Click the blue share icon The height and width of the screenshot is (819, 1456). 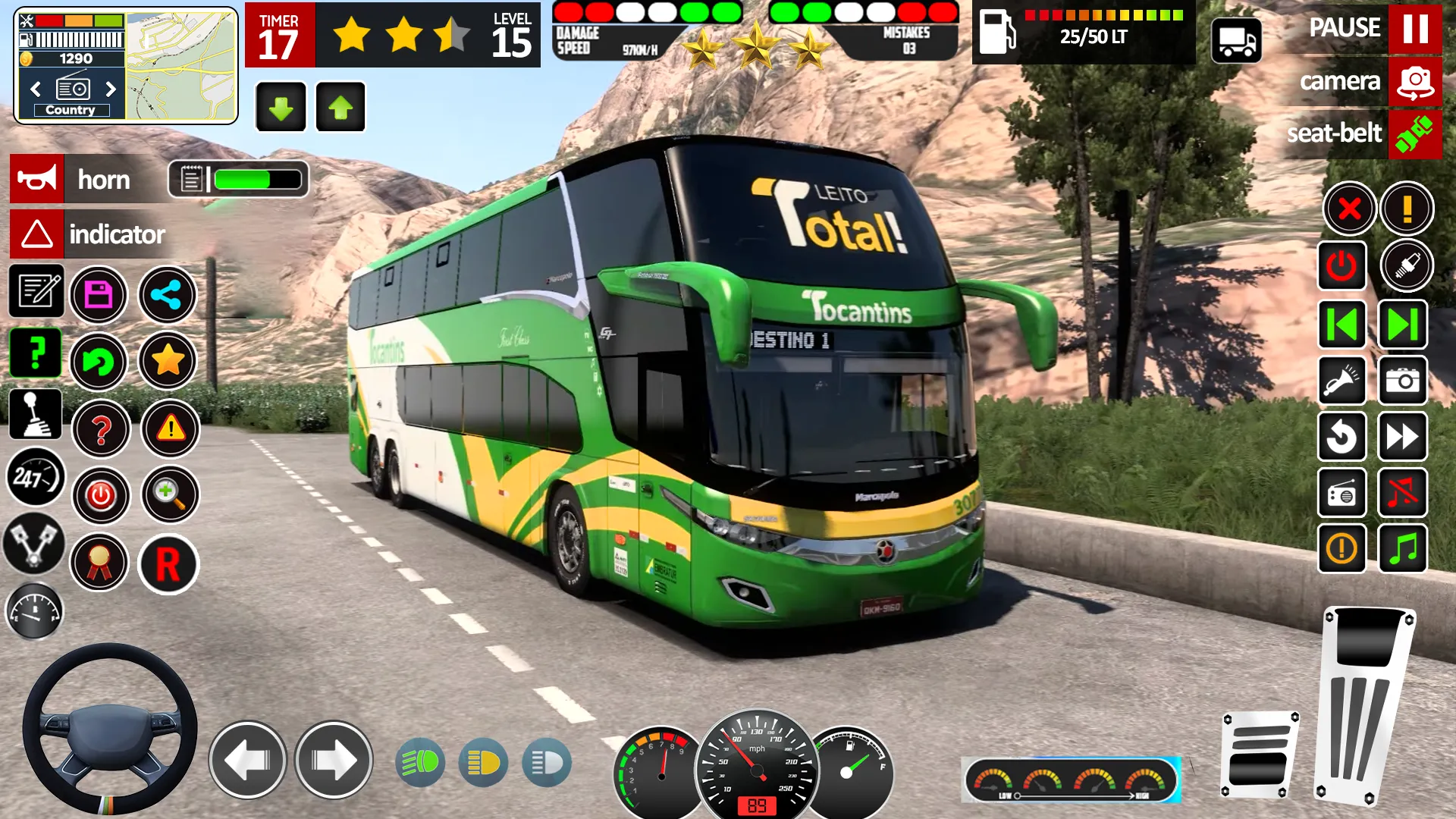click(167, 295)
